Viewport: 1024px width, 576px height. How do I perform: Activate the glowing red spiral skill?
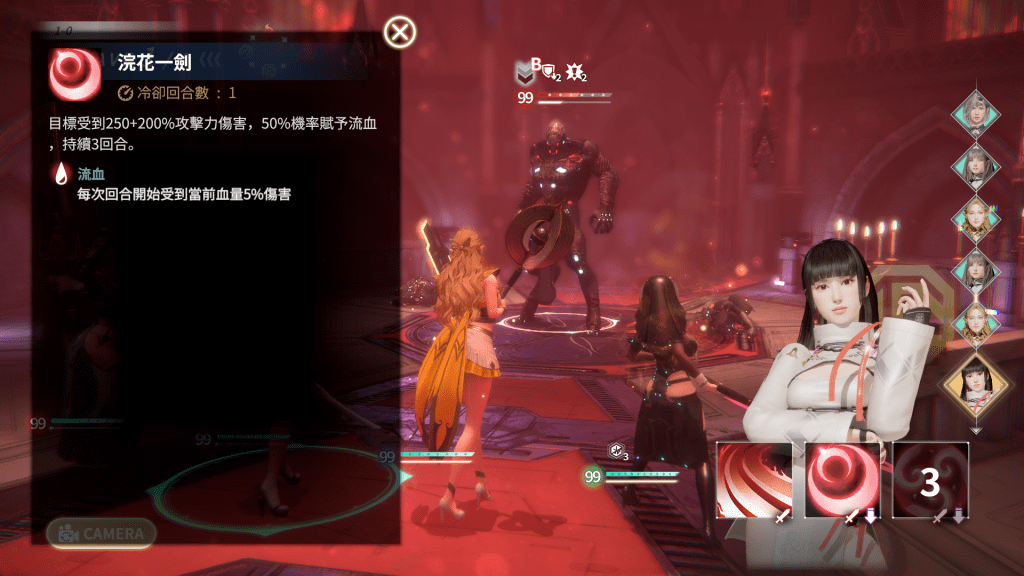842,480
